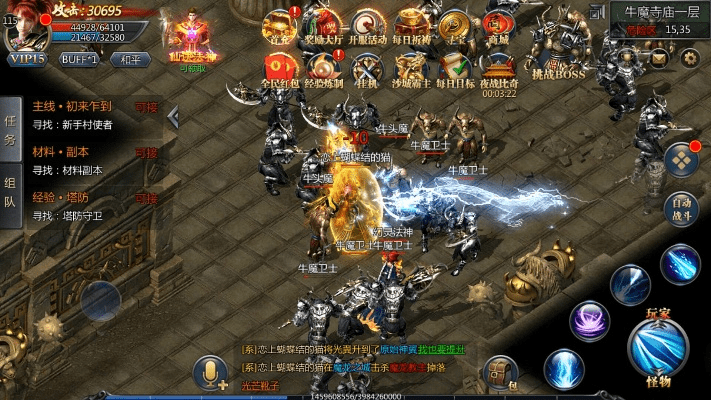Tap the microphone voice chat button
Viewport: 711px width, 400px height.
point(212,373)
